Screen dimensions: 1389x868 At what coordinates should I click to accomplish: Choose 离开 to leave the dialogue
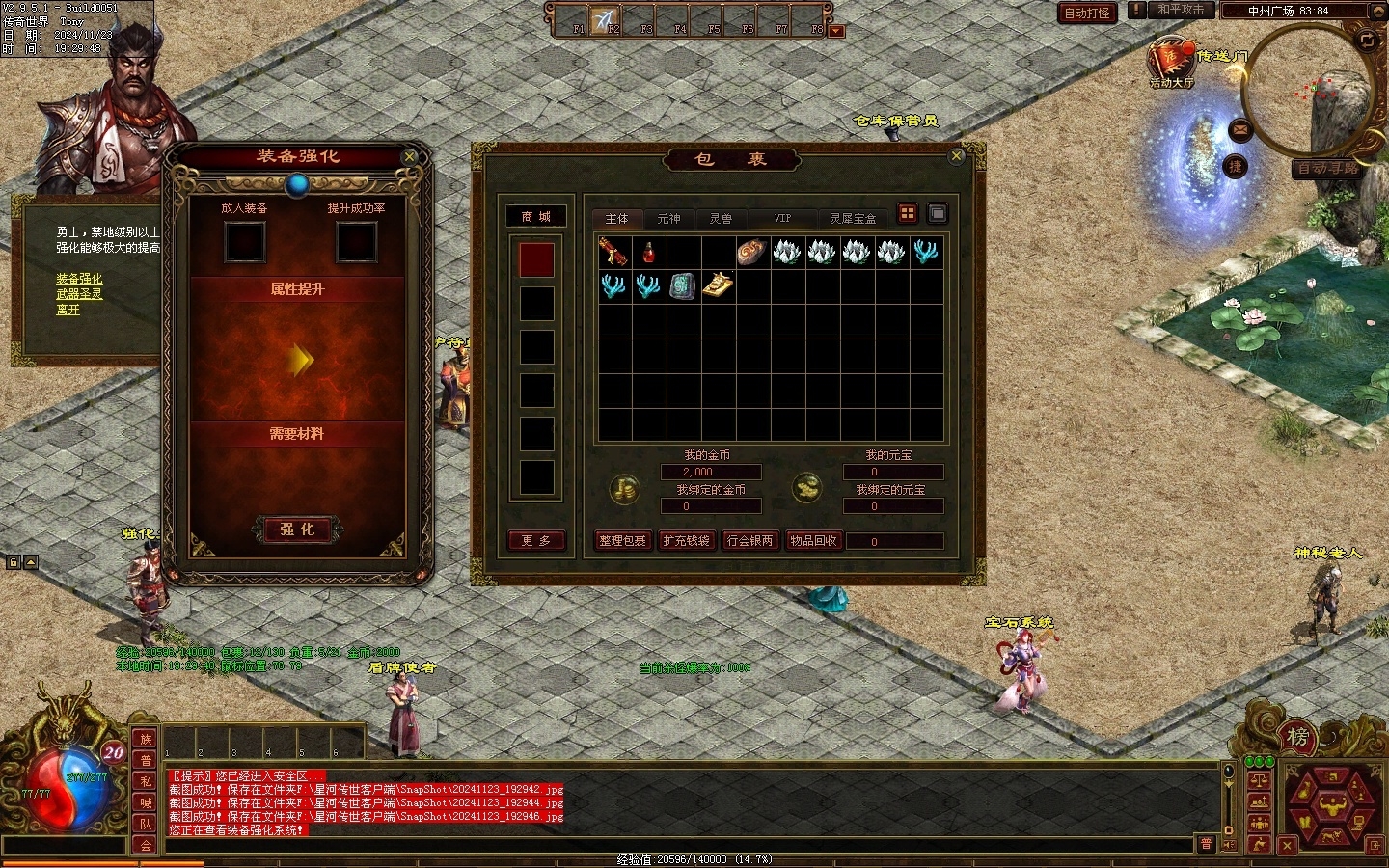(x=68, y=310)
